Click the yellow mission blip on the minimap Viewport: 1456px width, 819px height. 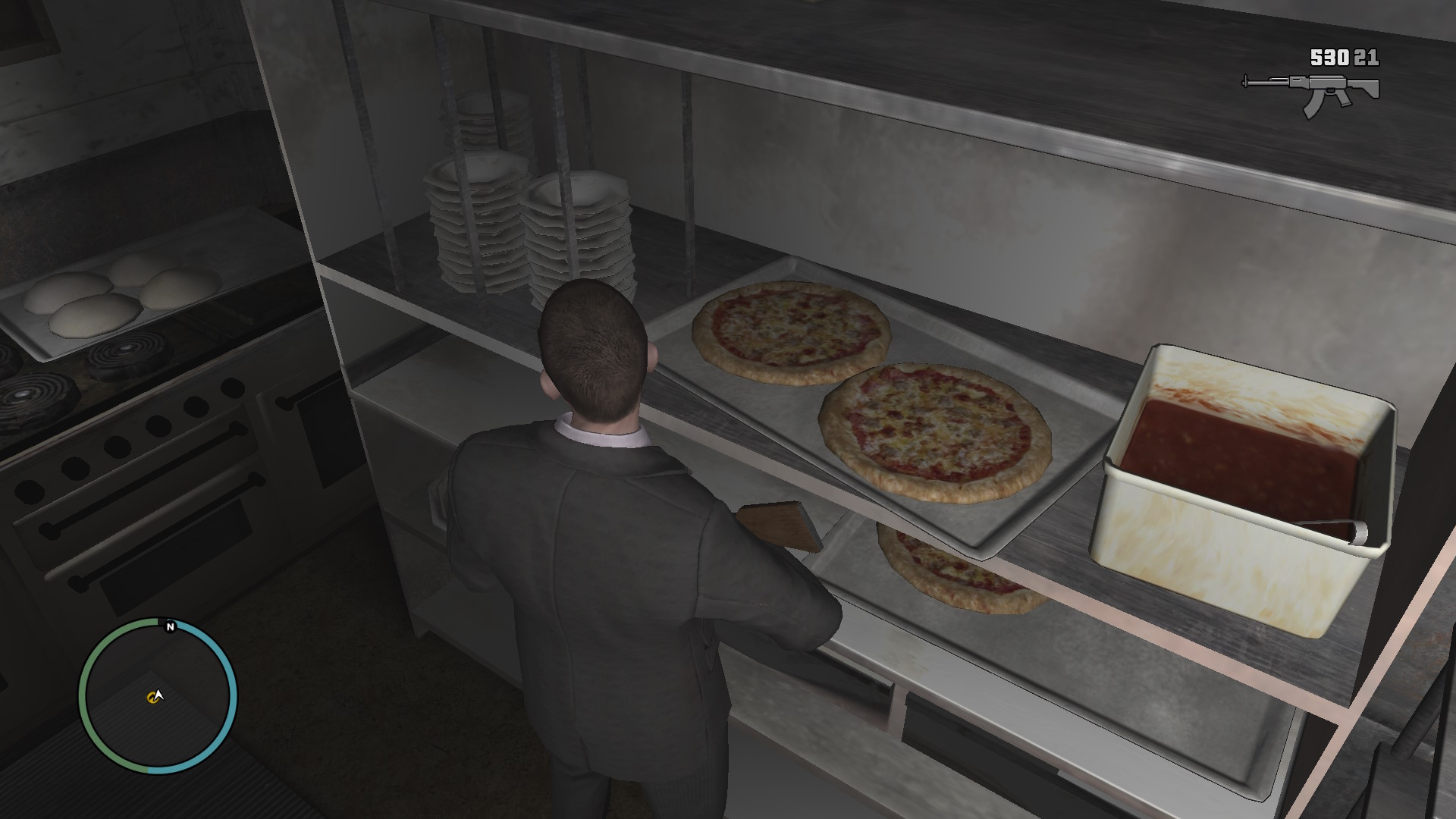152,695
